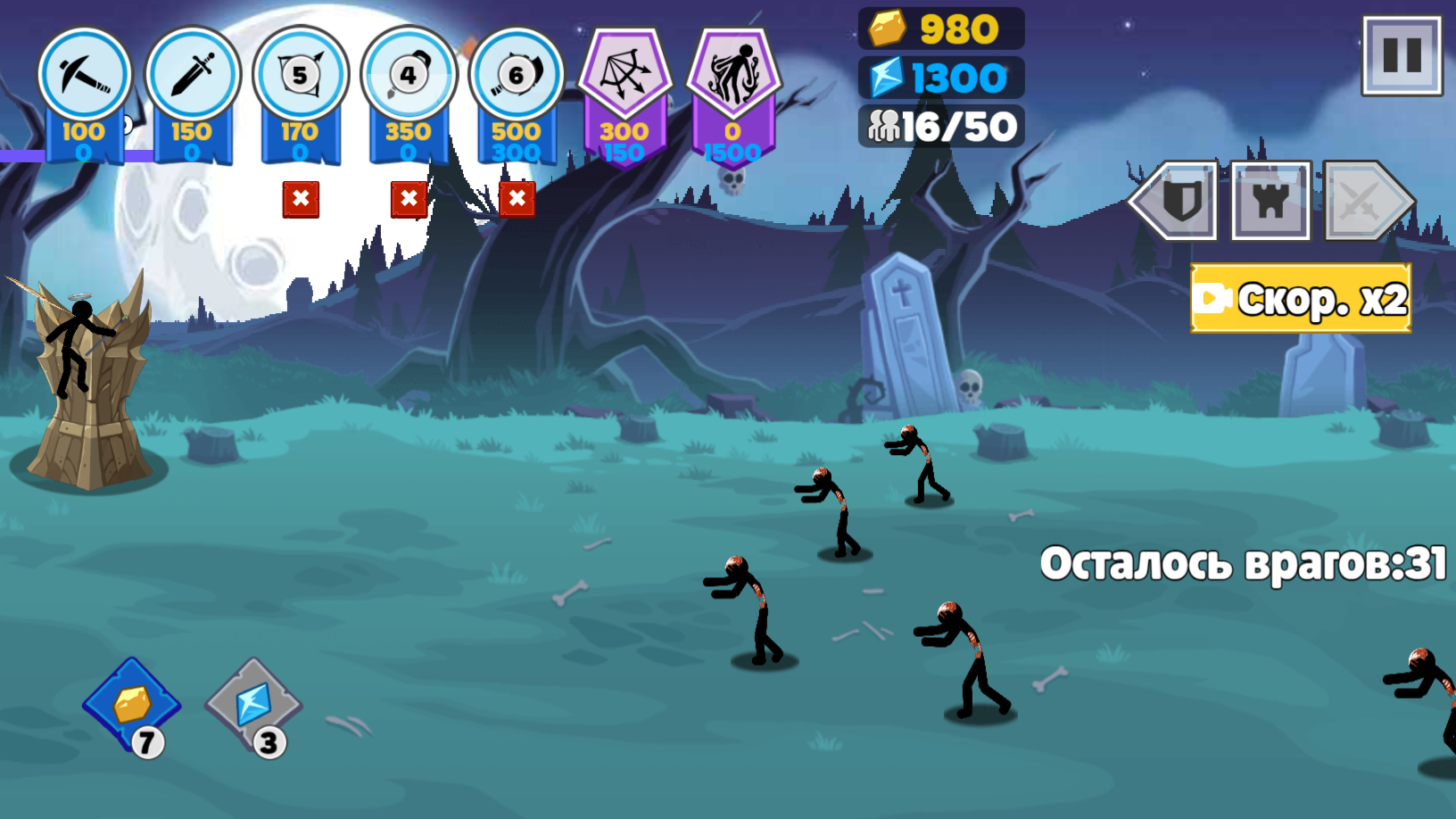Click the population counter 16/50
This screenshot has height=819, width=1456.
point(939,125)
